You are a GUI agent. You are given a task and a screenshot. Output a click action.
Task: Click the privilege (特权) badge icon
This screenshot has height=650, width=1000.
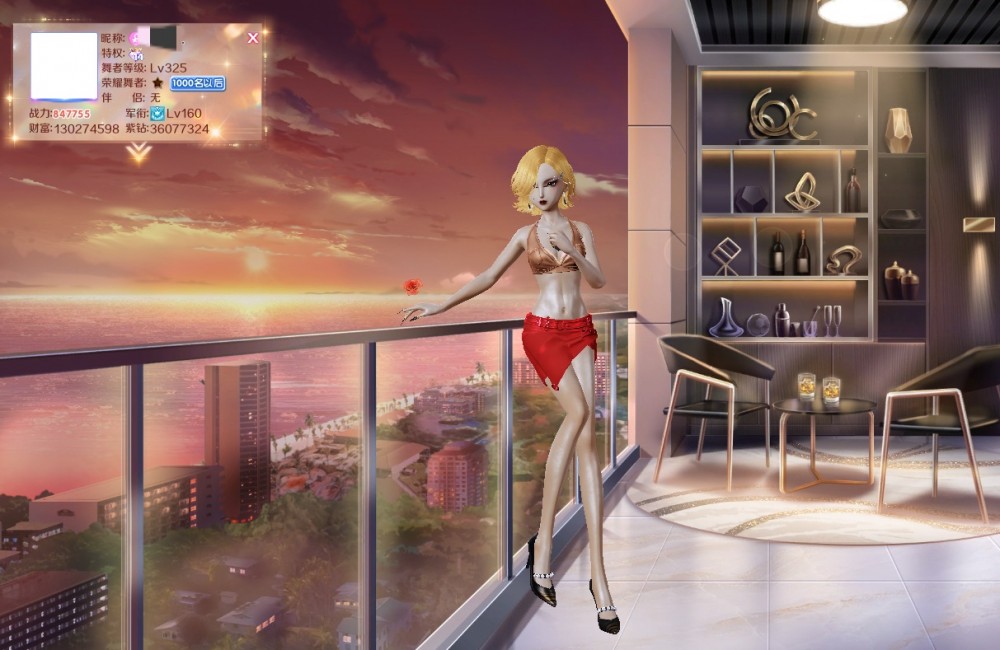(x=136, y=53)
